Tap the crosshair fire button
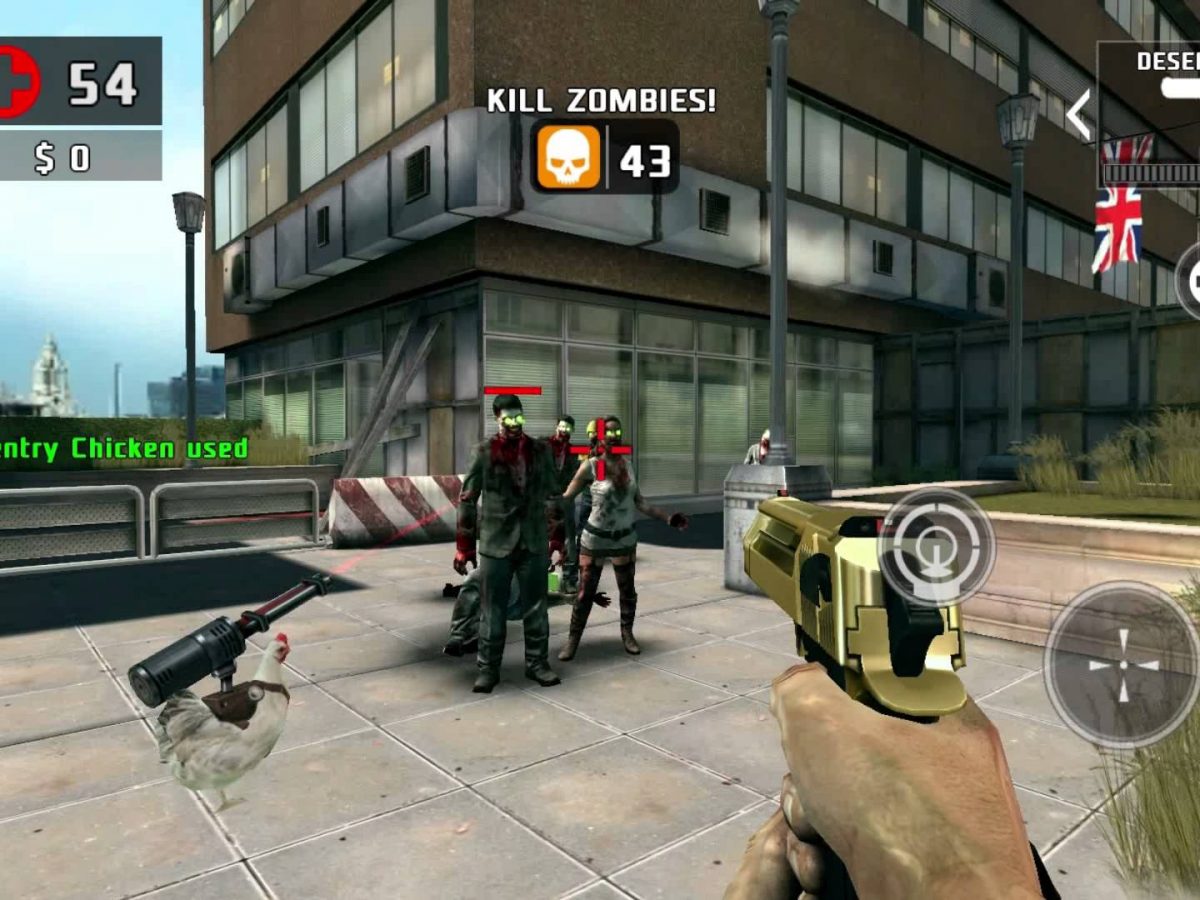 (x=1122, y=665)
